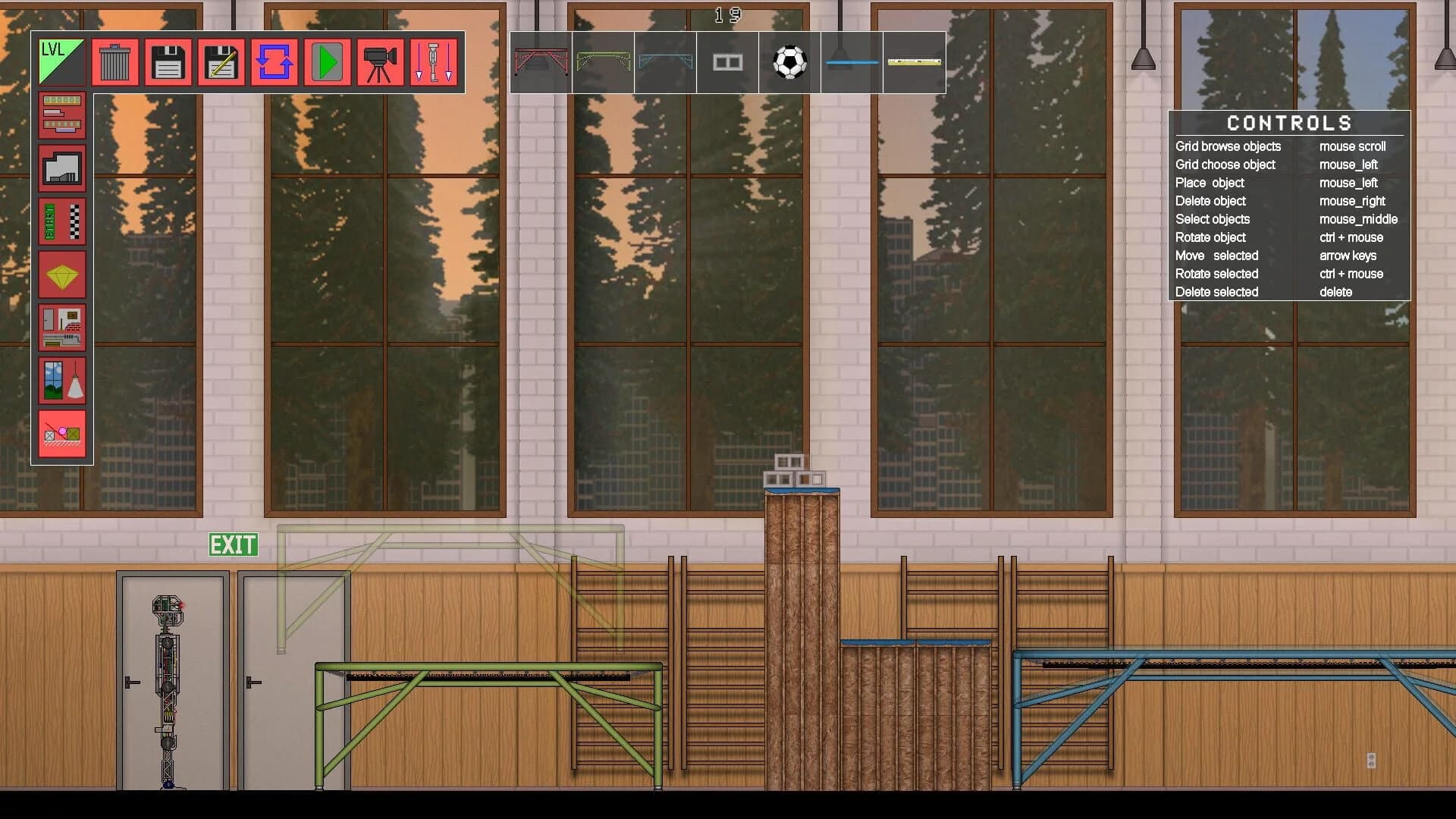
Task: Select the red scaffold object in the palette
Action: tap(541, 62)
